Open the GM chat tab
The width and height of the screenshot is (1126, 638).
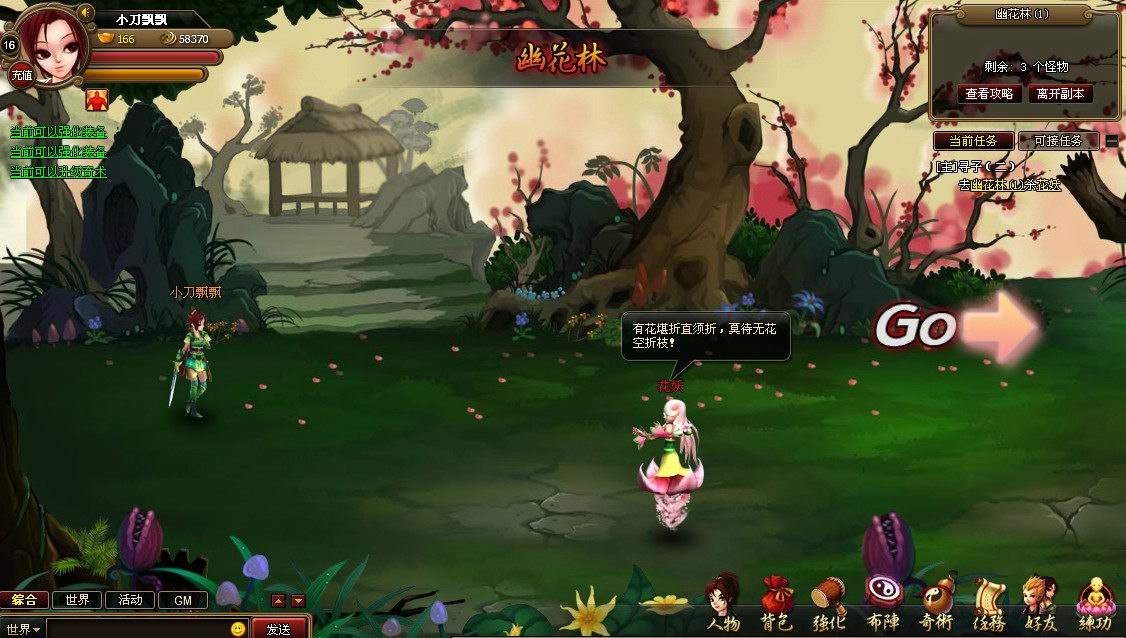183,600
